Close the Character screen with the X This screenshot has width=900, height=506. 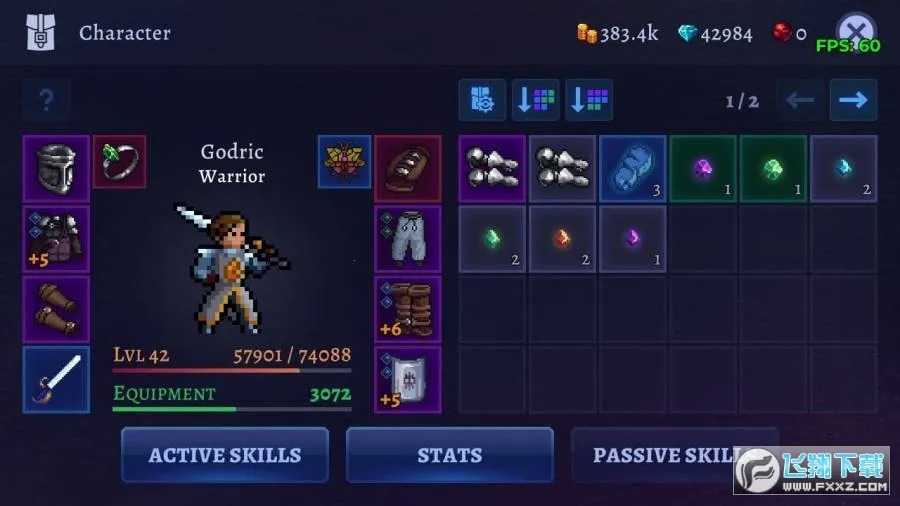(855, 32)
